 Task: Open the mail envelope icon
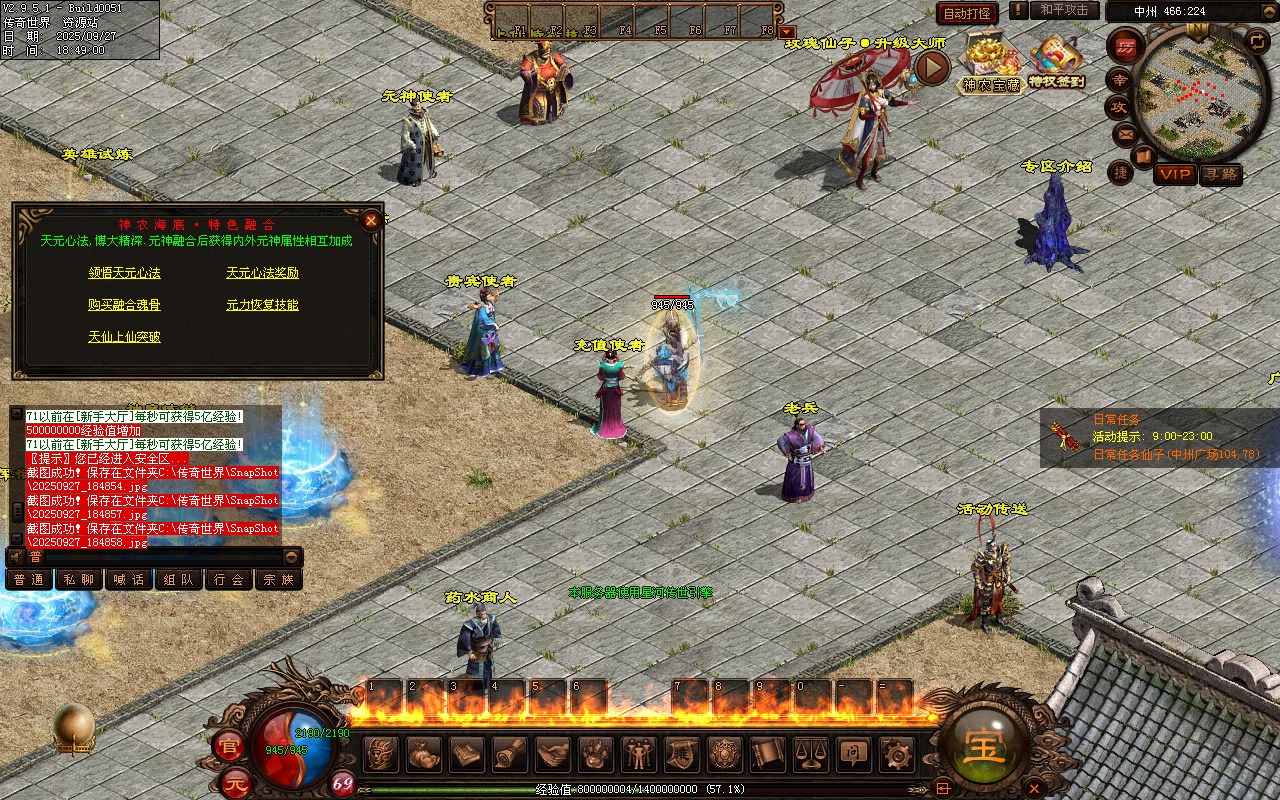[1125, 133]
